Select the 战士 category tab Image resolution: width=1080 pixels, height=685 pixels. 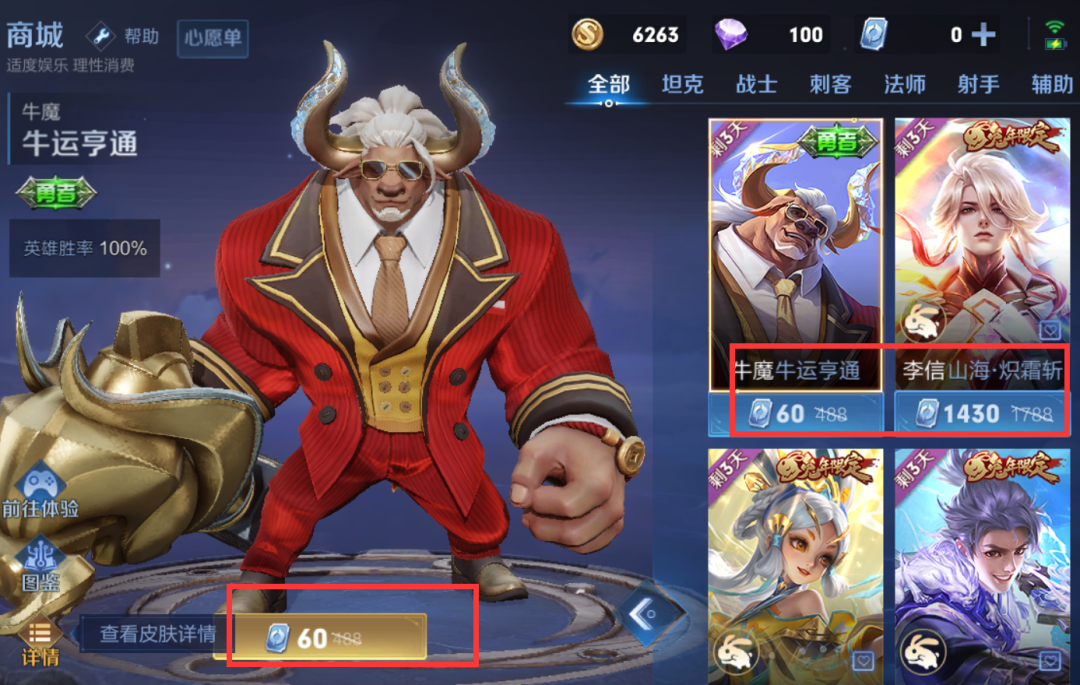pyautogui.click(x=756, y=85)
